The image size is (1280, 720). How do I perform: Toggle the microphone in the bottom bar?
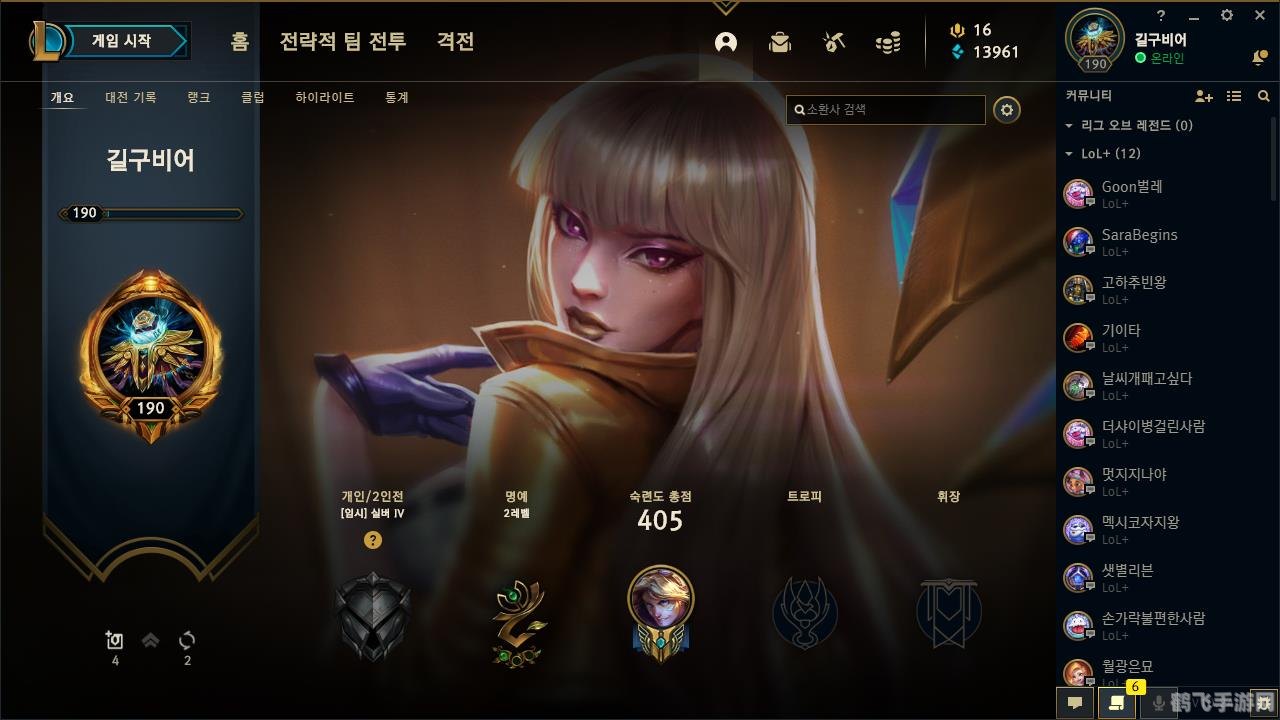coord(1160,703)
